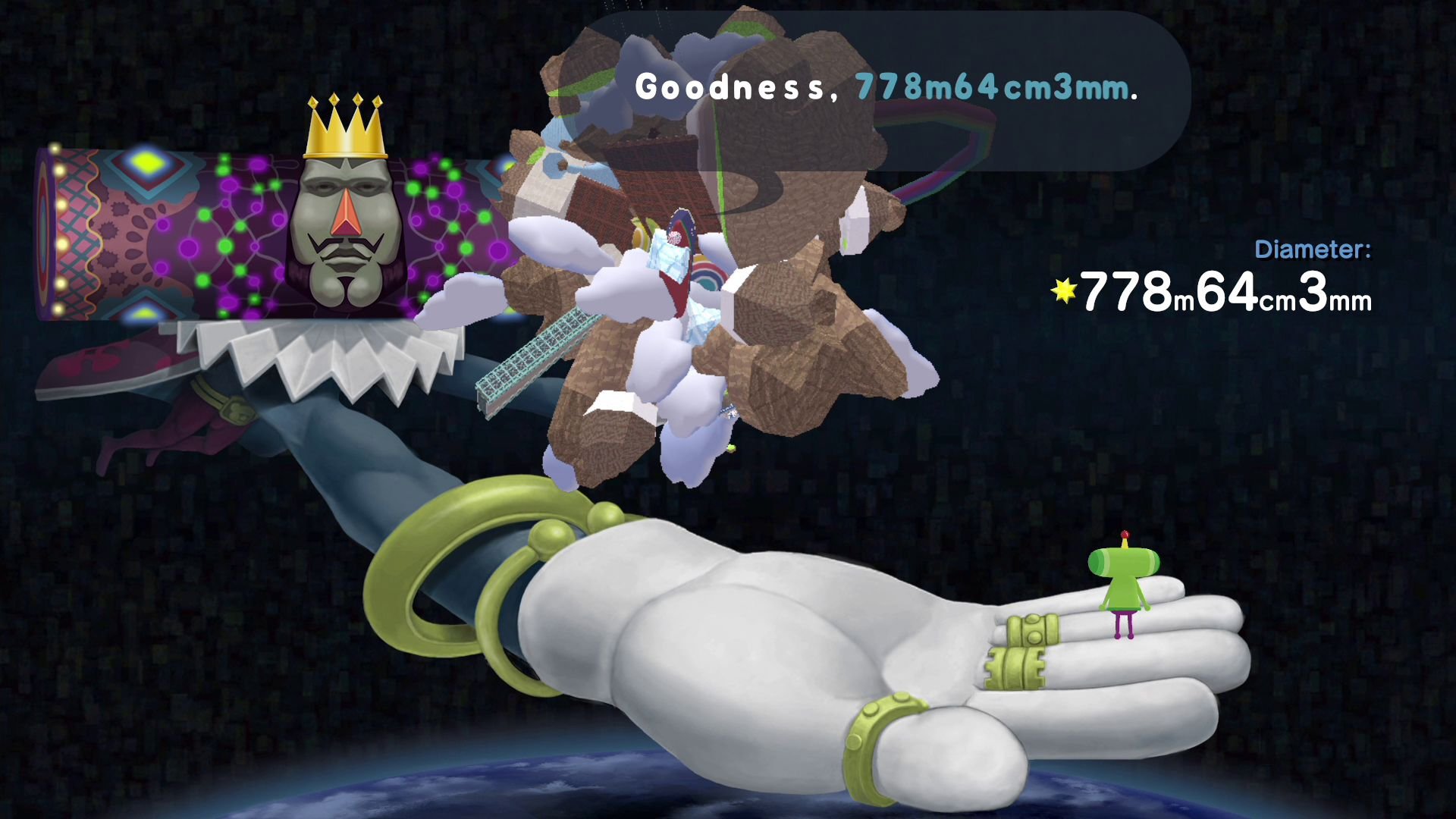Click the yellow star beside the diameter readout
This screenshot has width=1456, height=819.
[1064, 290]
